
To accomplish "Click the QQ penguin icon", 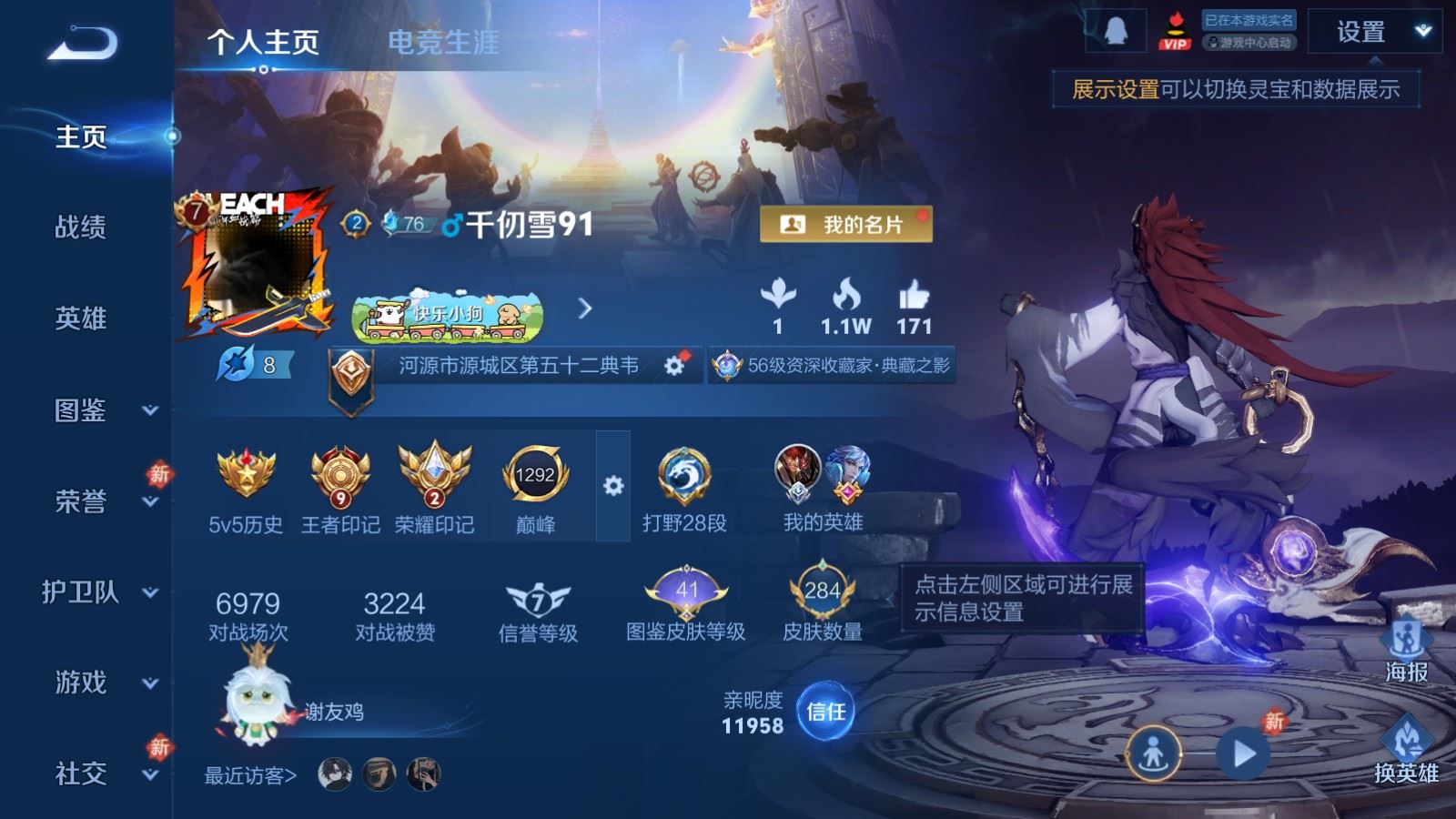I will tap(1116, 33).
